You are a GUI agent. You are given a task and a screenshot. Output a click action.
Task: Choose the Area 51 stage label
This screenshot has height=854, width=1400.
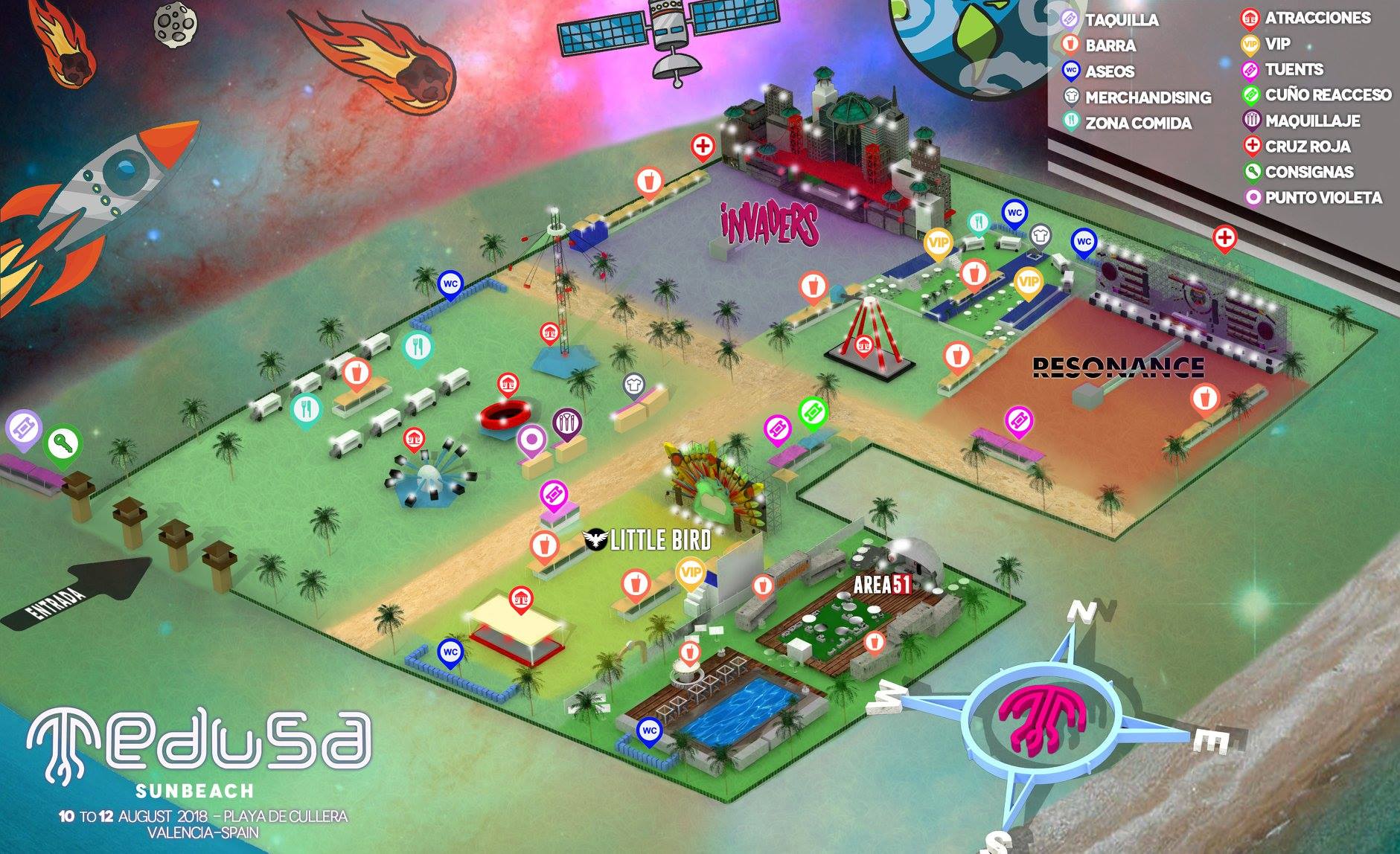(881, 585)
